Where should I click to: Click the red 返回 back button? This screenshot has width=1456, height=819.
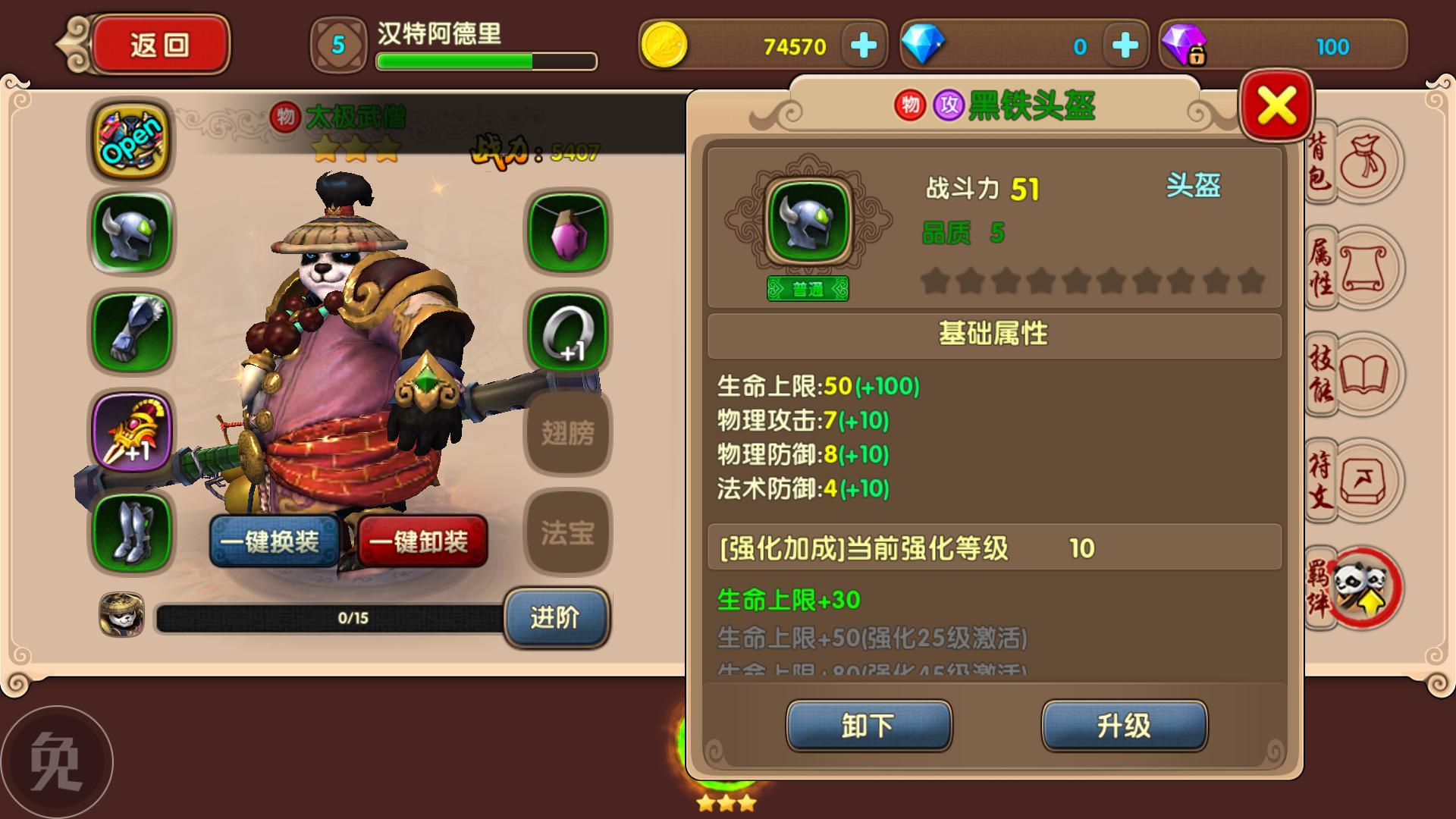[x=159, y=45]
